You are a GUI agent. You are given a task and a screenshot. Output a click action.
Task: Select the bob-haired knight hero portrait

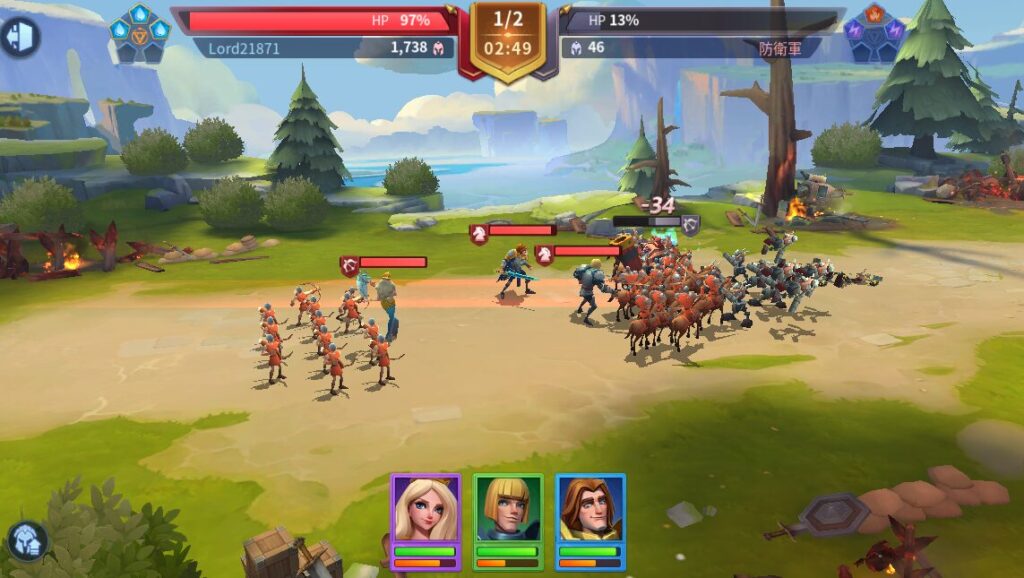pos(507,510)
